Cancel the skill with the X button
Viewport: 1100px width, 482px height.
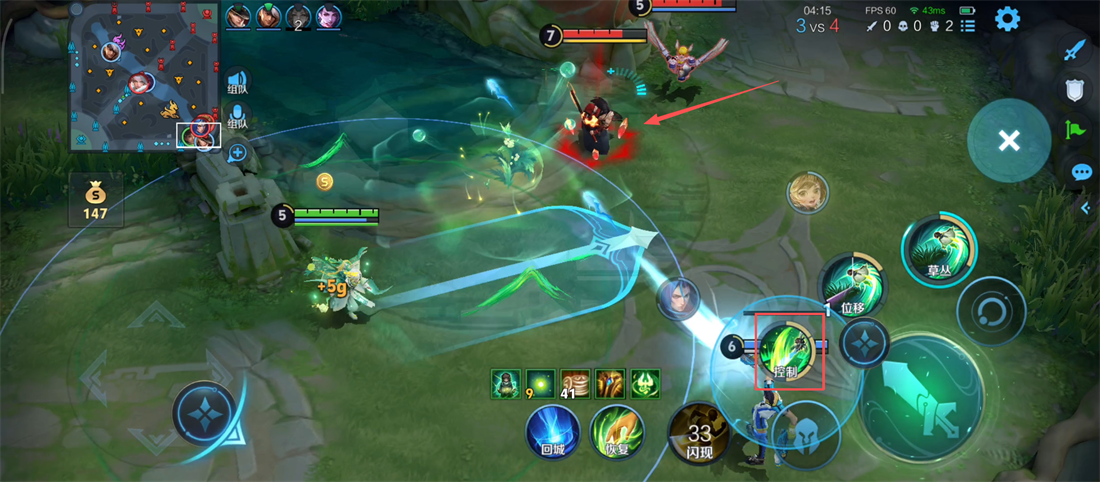[1009, 141]
